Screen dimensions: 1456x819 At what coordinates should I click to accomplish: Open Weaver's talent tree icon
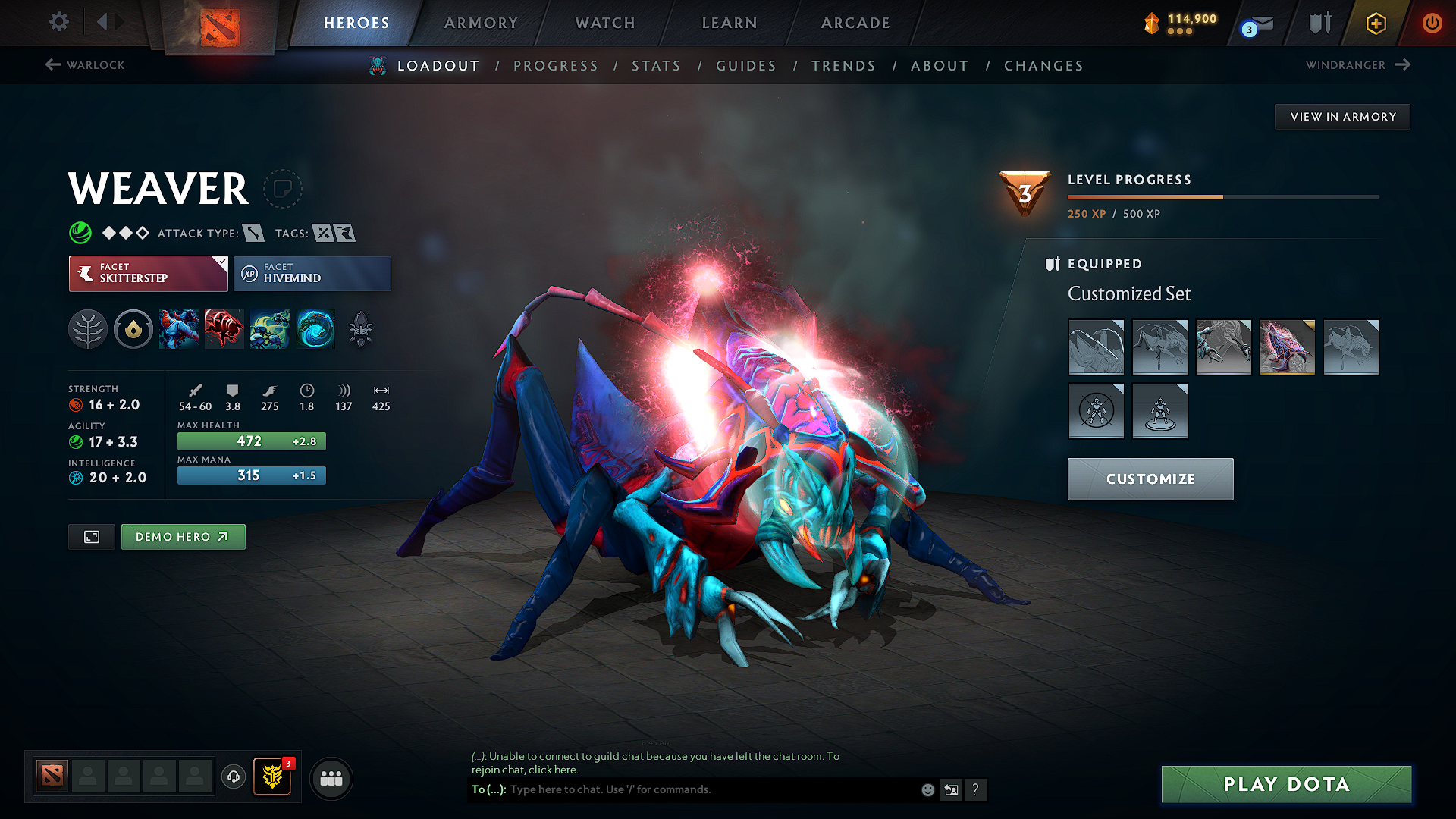click(88, 328)
